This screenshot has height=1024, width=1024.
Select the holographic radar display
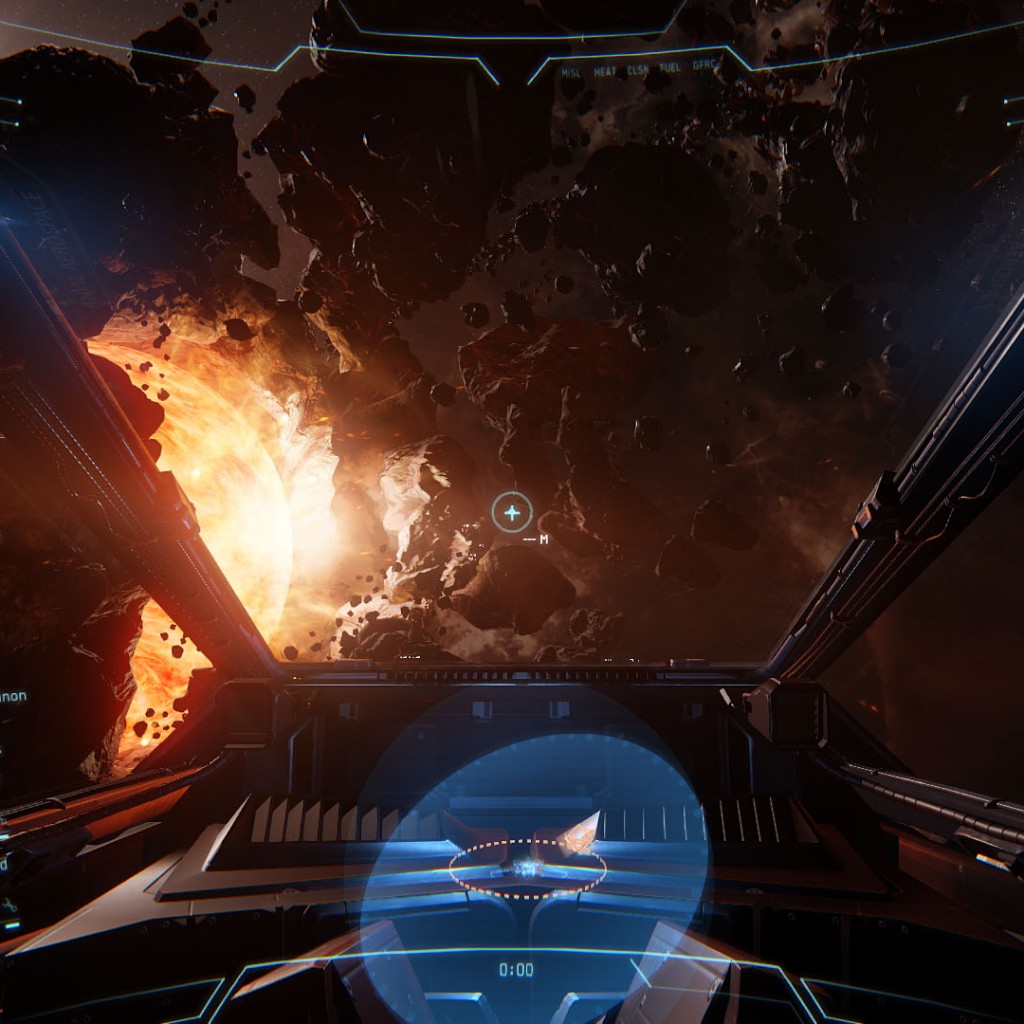527,850
